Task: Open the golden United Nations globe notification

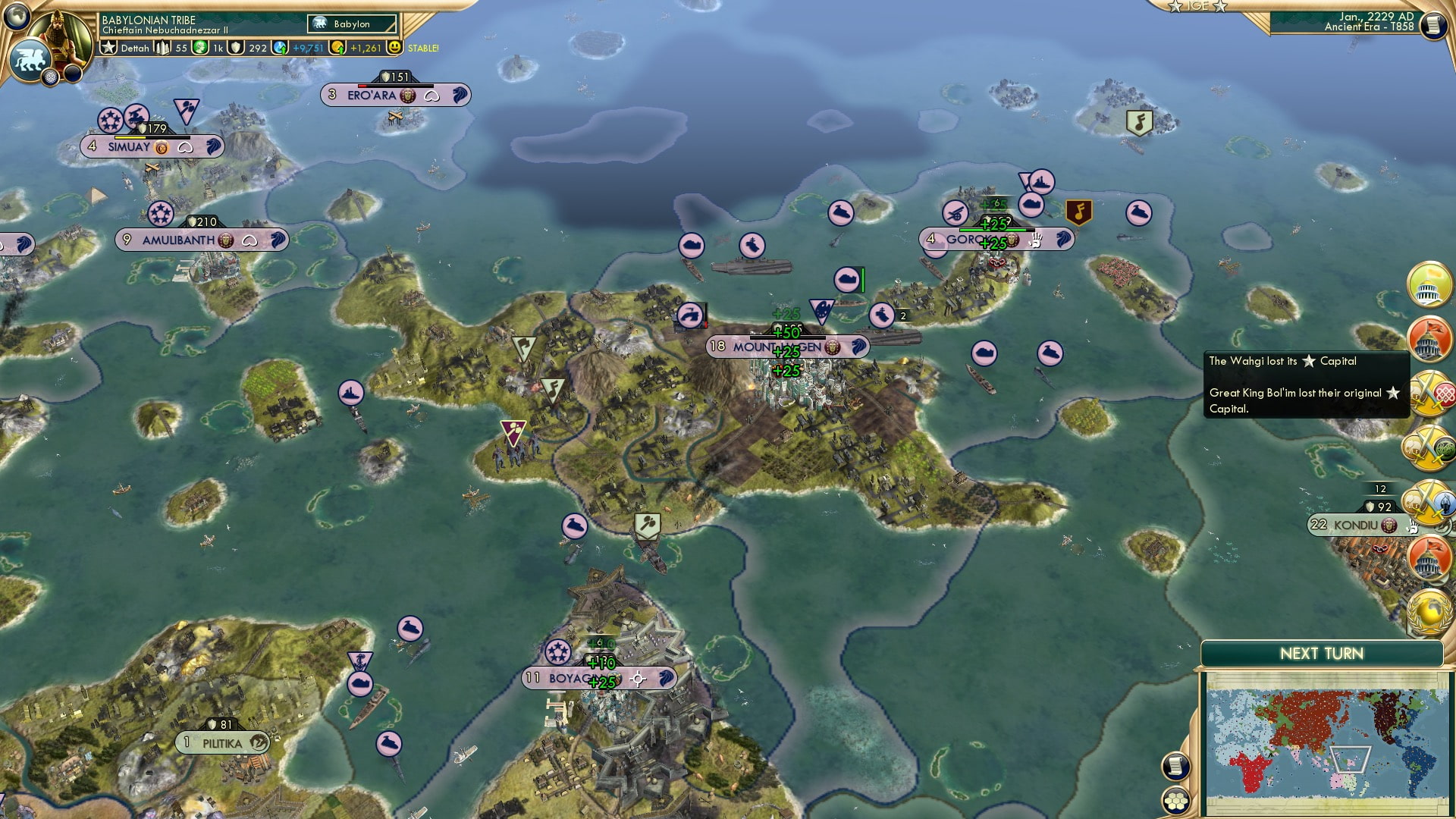Action: [x=1429, y=610]
